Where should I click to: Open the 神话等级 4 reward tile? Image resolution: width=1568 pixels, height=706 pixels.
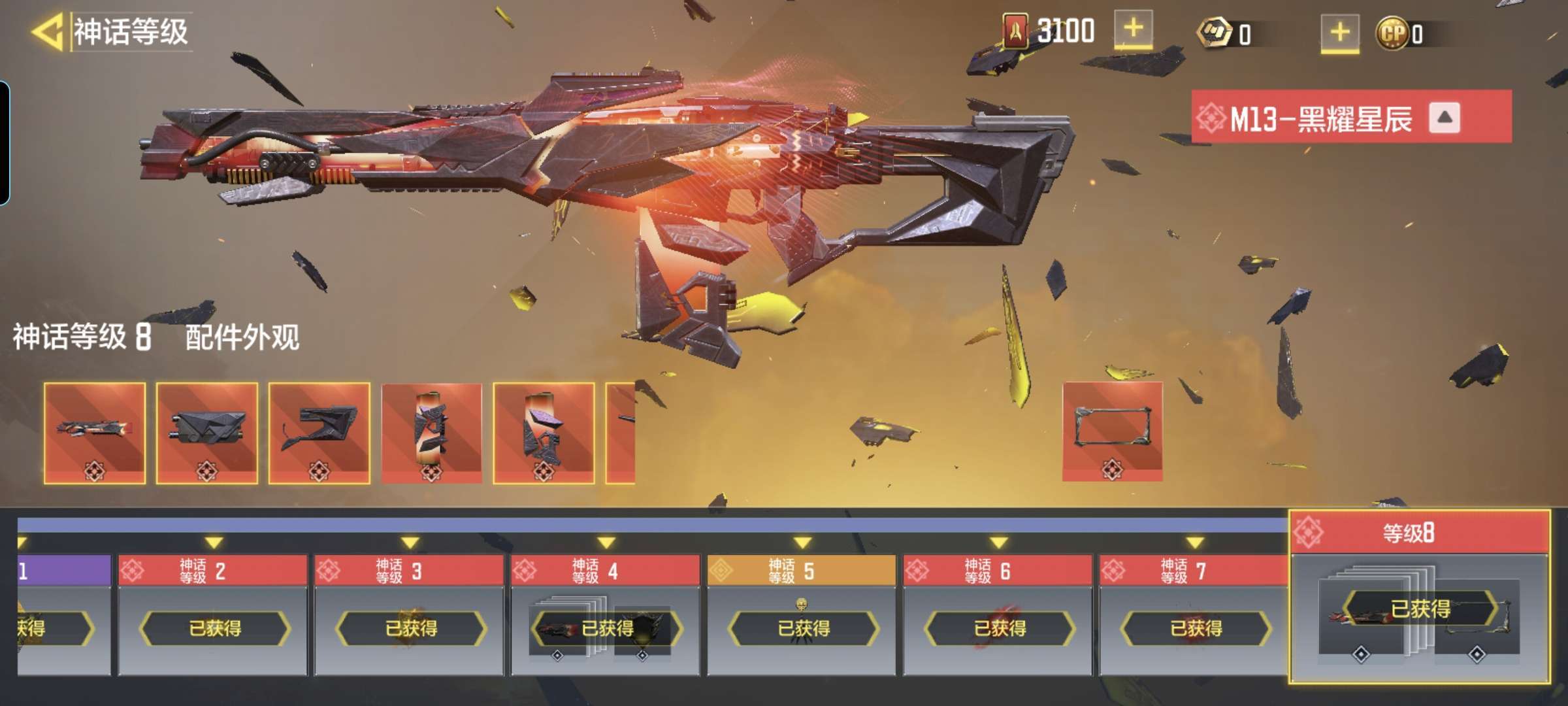[x=606, y=614]
